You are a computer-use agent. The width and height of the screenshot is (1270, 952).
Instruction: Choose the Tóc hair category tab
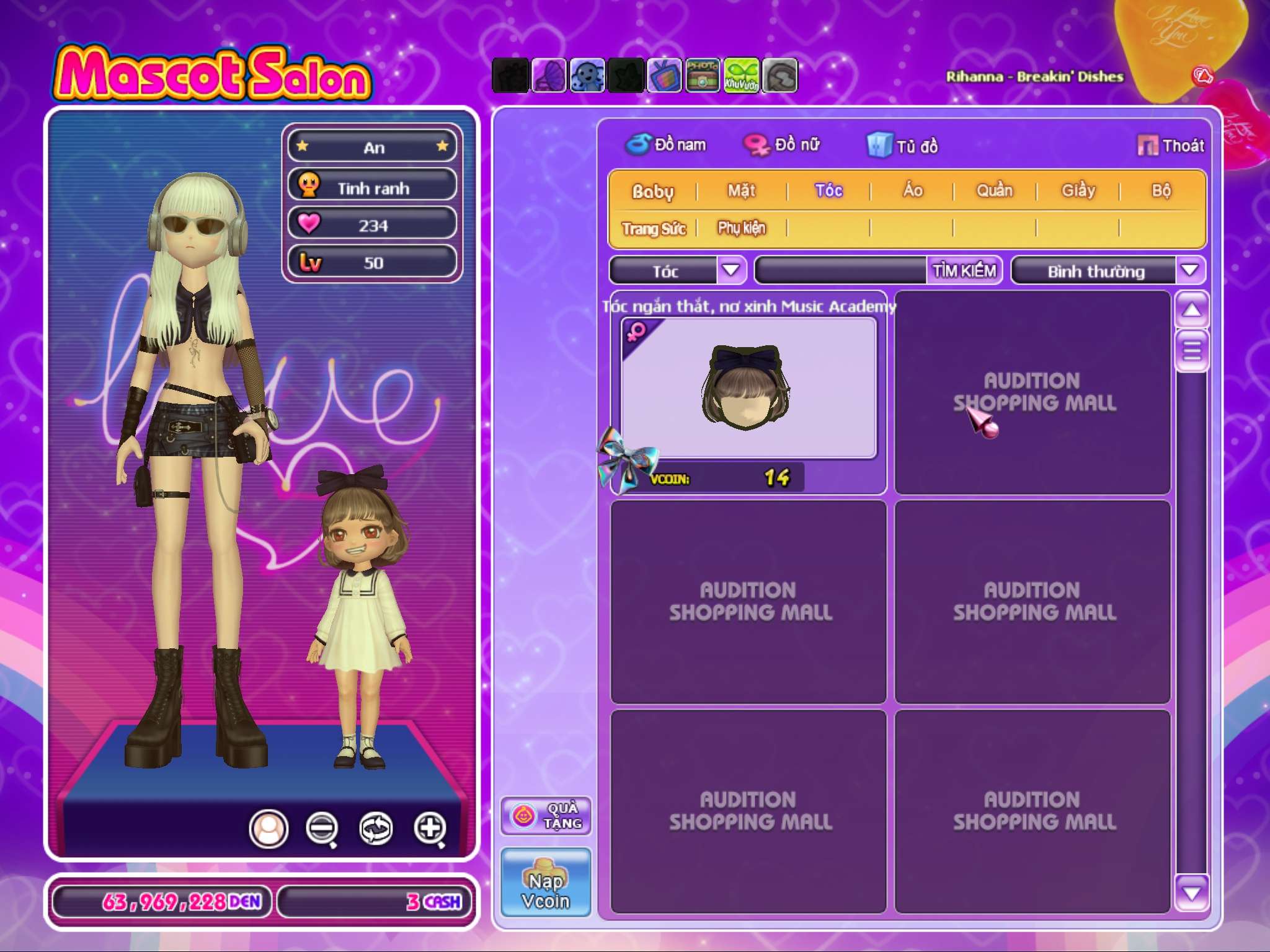(x=828, y=191)
